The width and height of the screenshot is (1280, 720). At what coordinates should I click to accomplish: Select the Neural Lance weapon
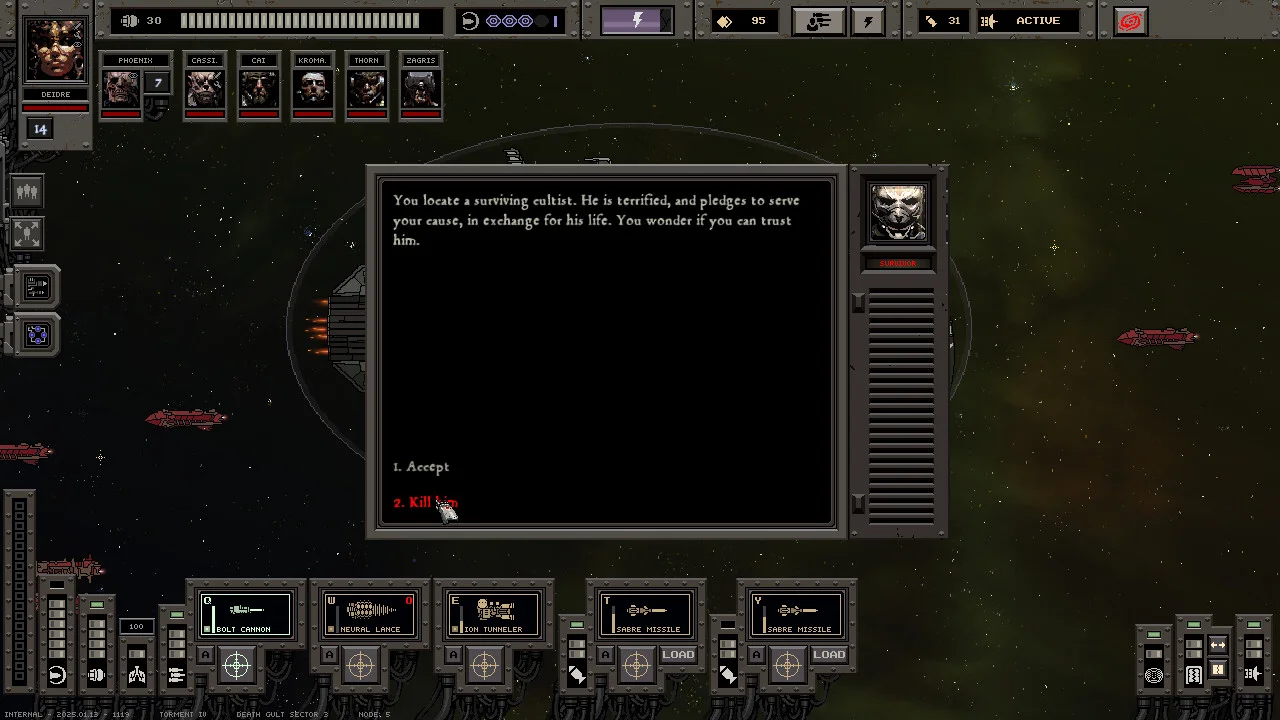click(x=370, y=614)
